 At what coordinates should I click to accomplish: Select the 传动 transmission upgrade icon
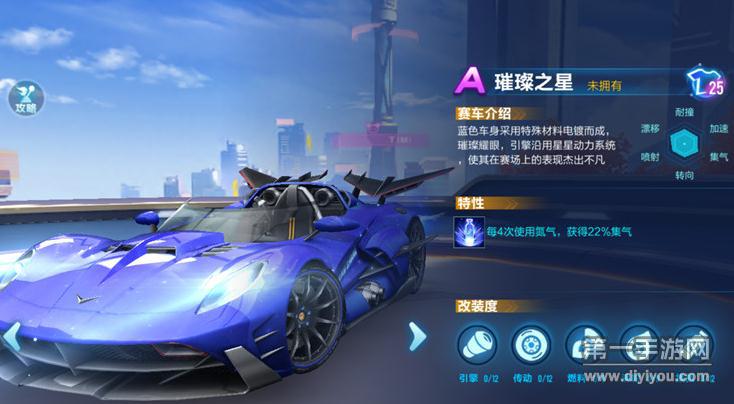pos(531,345)
